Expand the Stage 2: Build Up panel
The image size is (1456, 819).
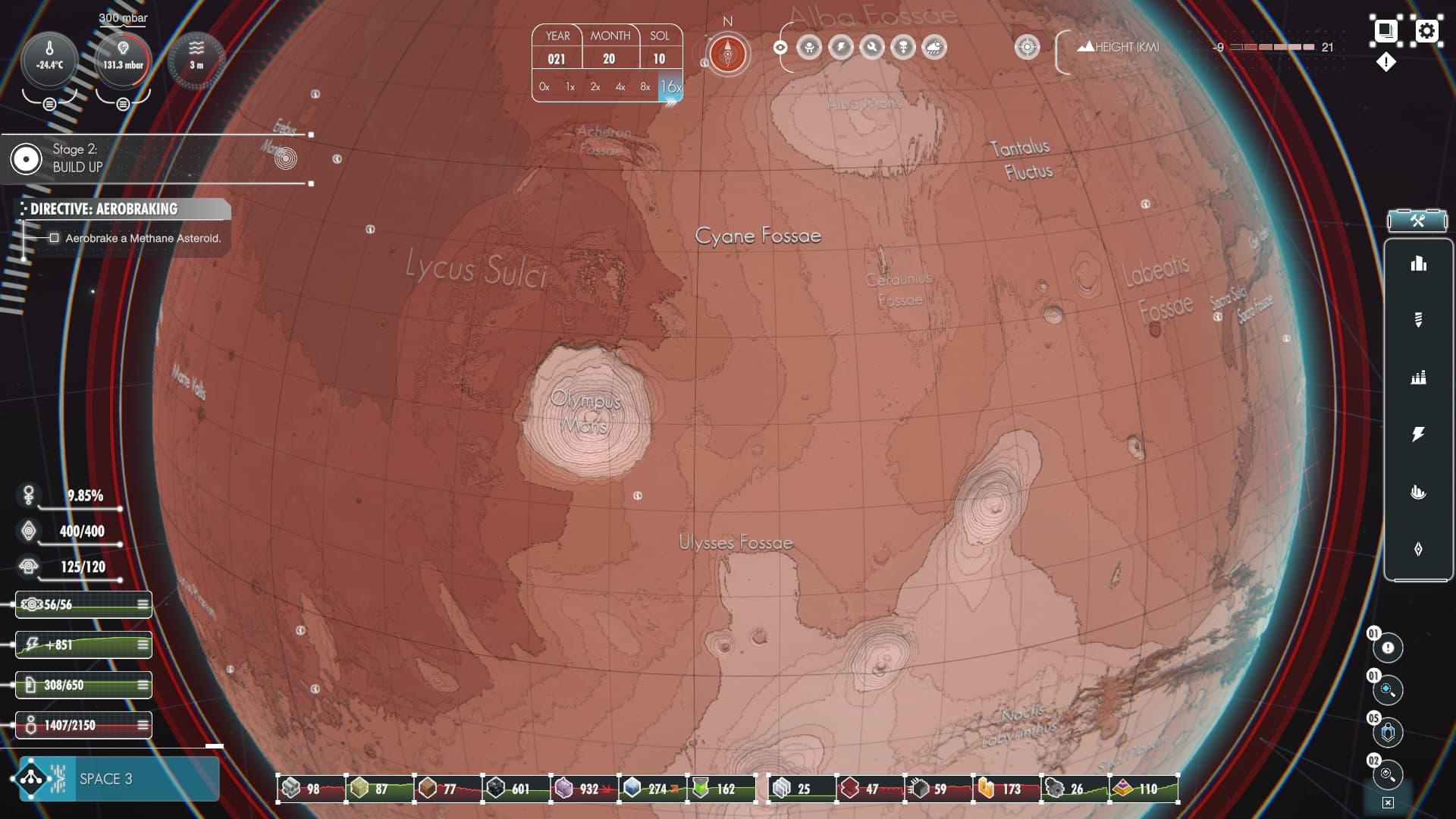click(74, 158)
